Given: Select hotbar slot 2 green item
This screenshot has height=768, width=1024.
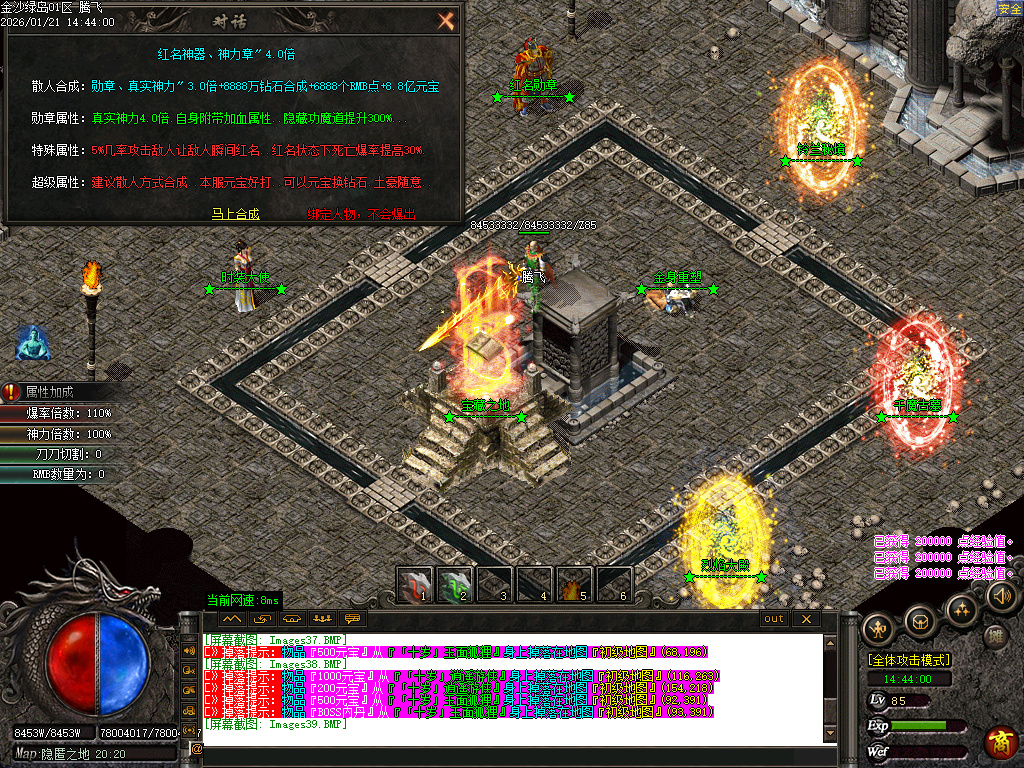Looking at the screenshot, I should coord(456,585).
